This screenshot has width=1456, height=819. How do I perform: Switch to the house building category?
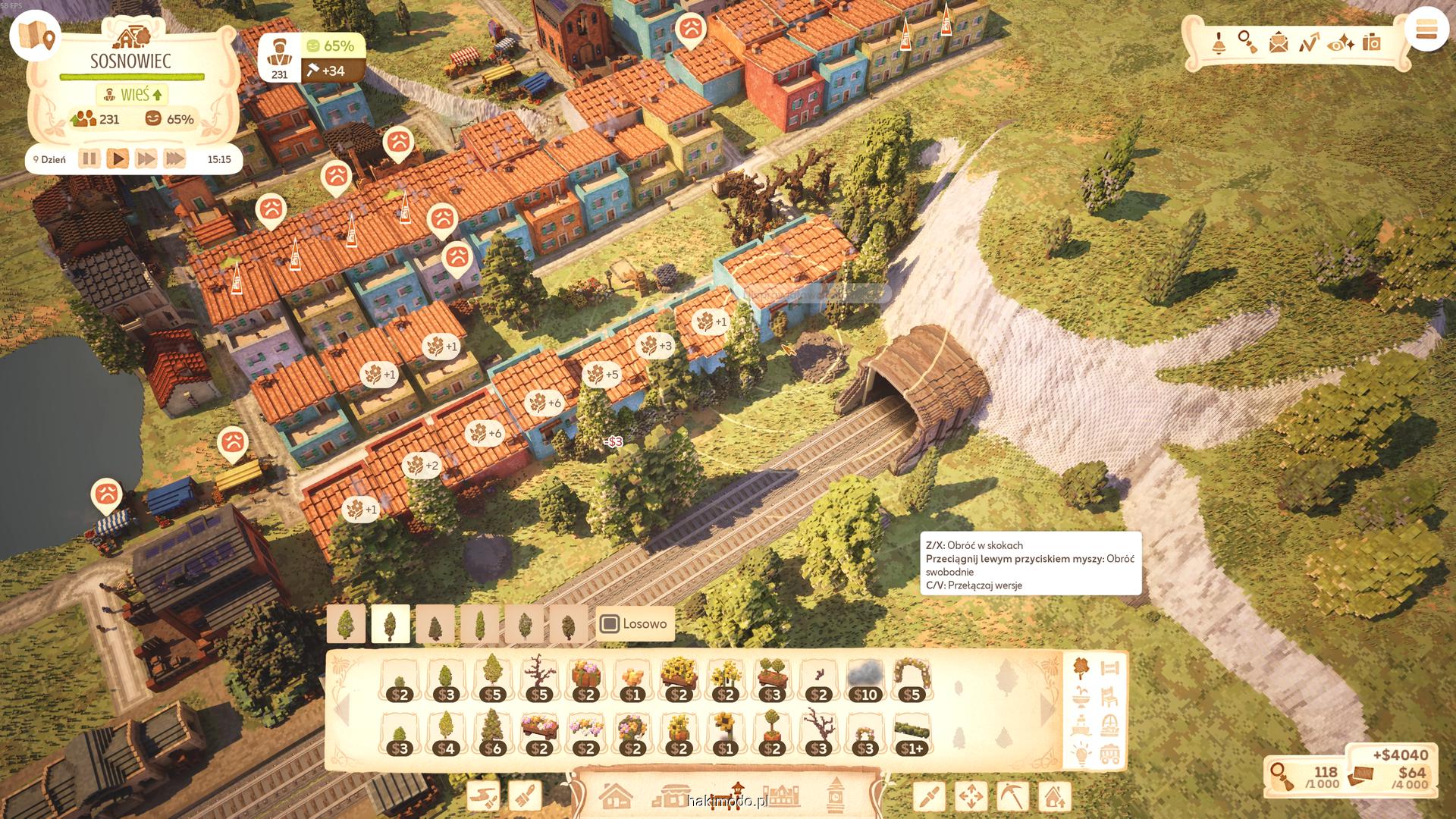click(615, 796)
